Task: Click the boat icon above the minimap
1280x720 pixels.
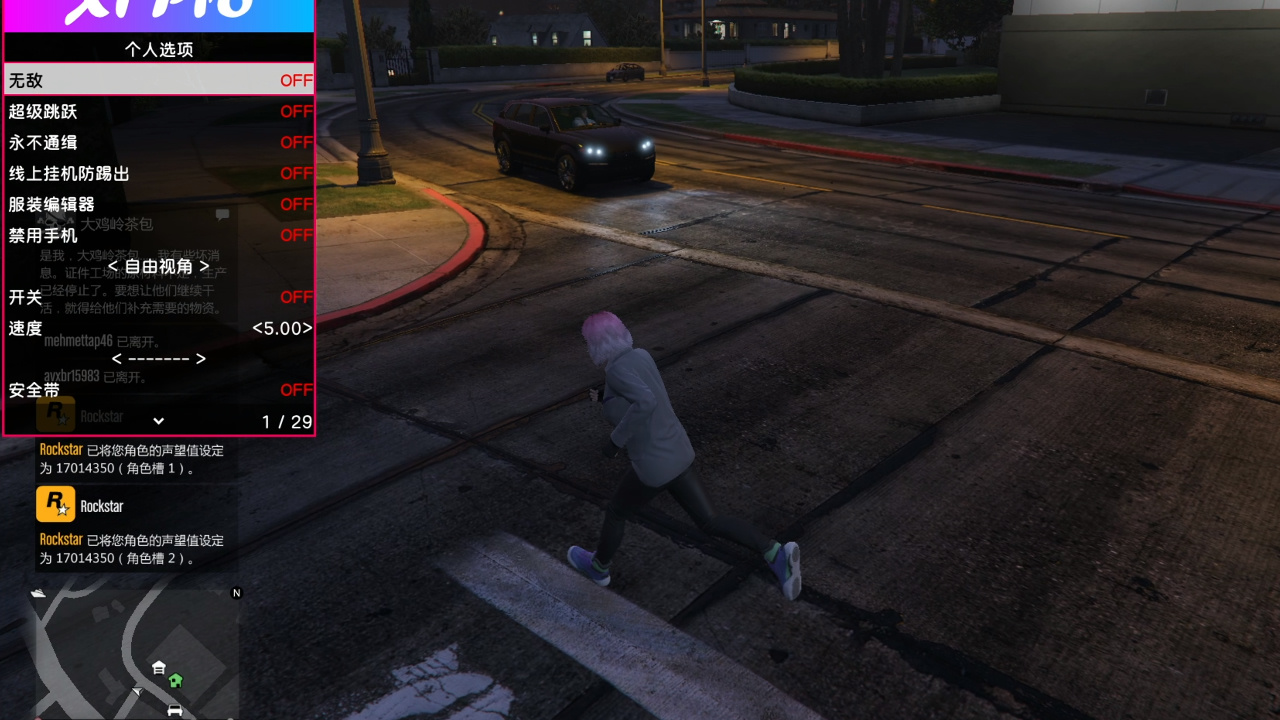Action: [x=36, y=593]
